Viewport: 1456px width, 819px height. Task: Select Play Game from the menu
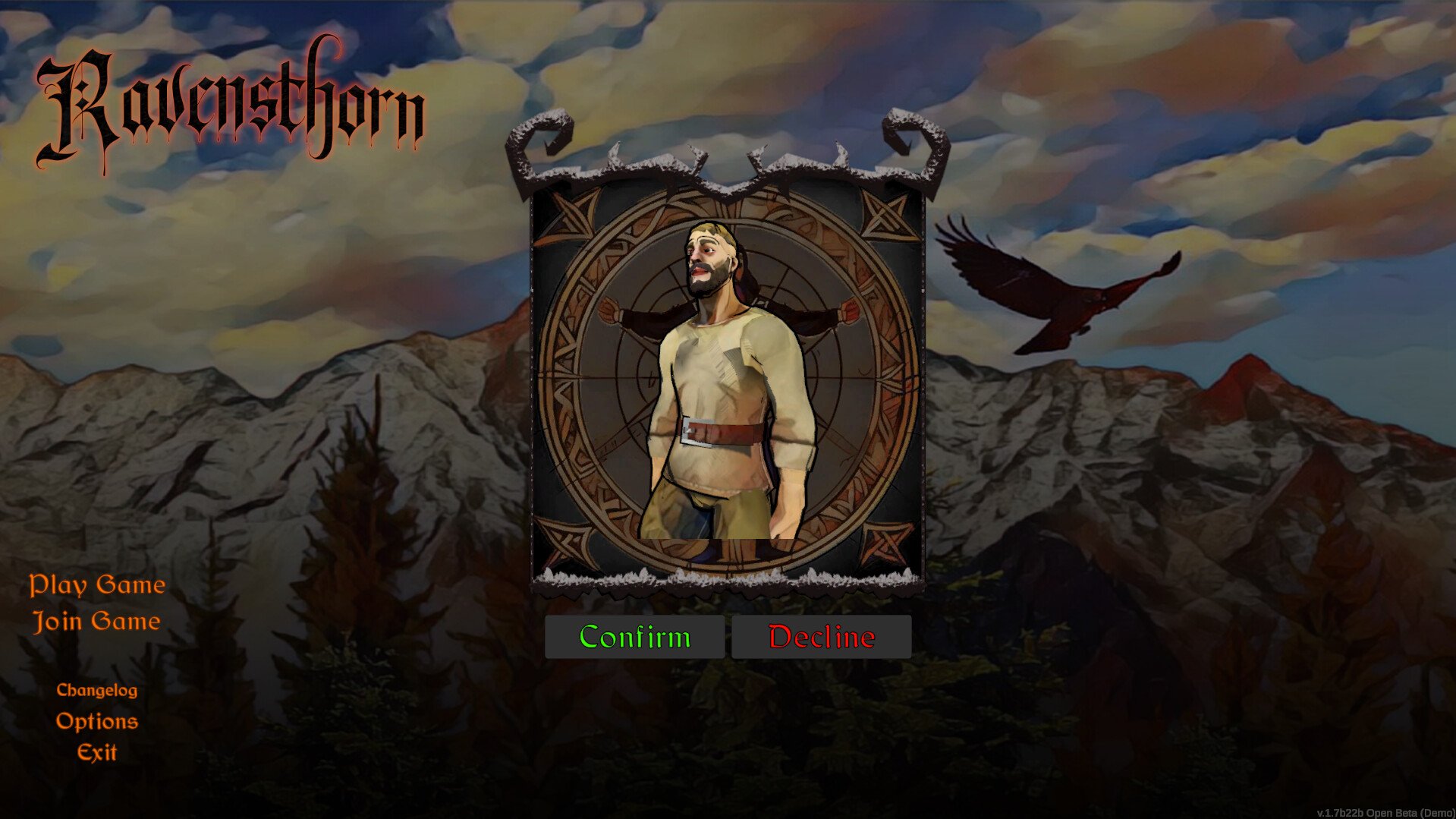point(97,585)
